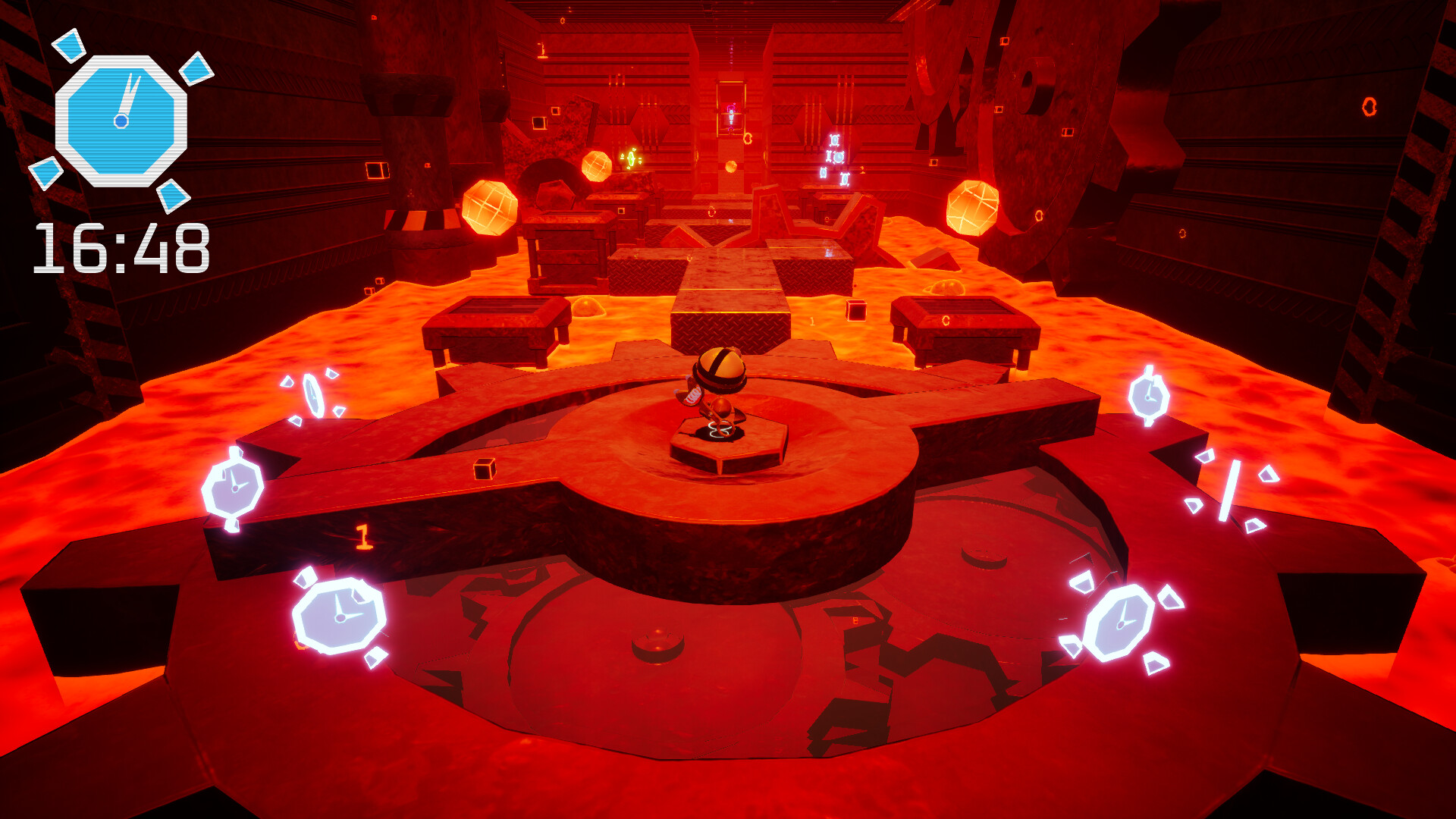Click the glowing orange ring near the doorway
This screenshot has height=819, width=1456.
[x=748, y=136]
